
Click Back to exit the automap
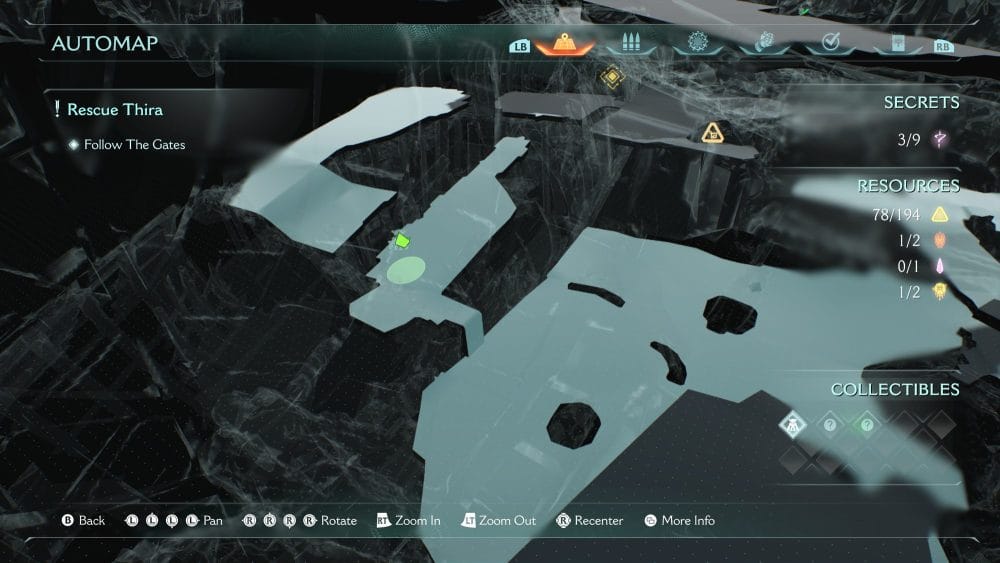point(84,521)
